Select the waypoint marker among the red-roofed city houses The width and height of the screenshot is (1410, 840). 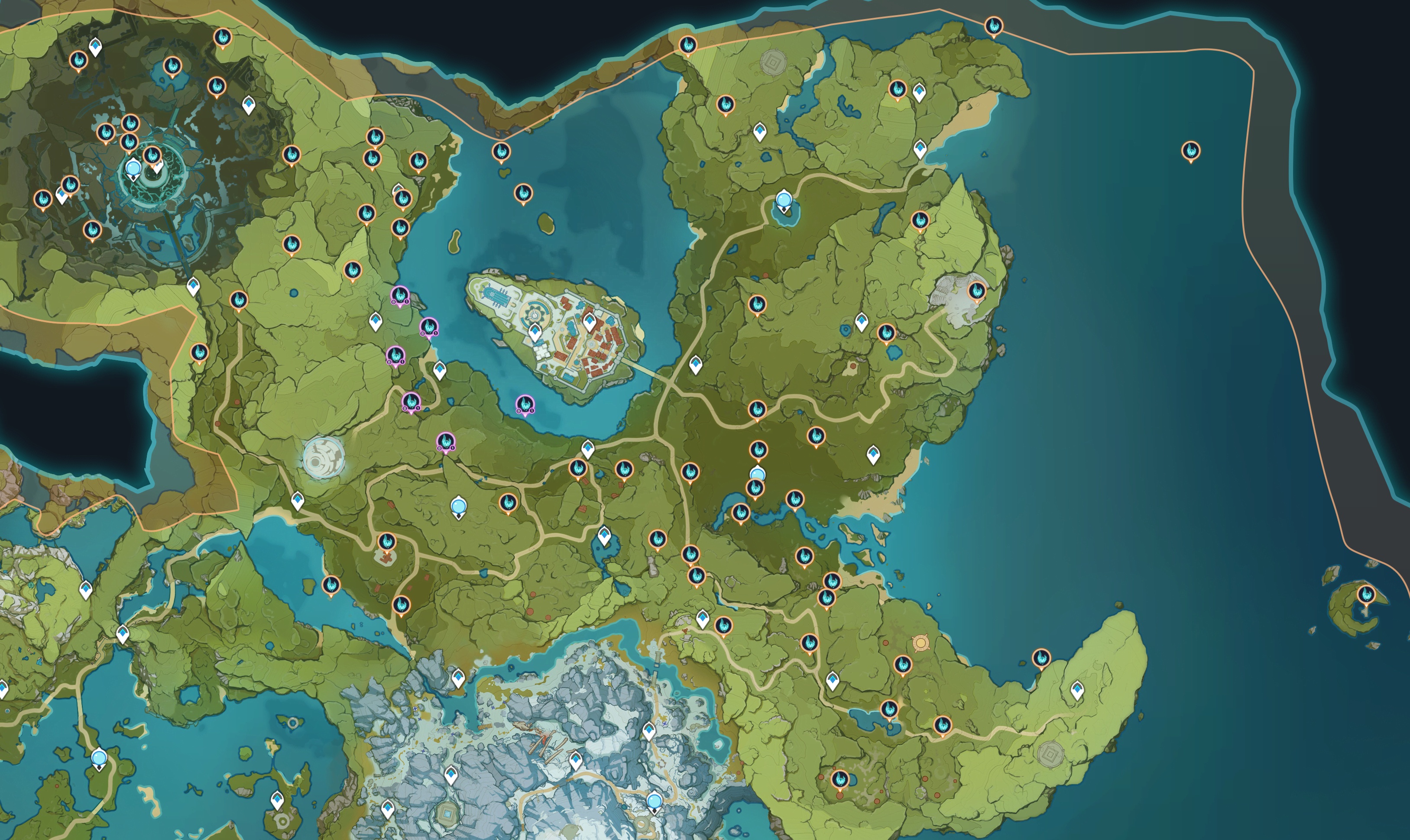(x=589, y=322)
